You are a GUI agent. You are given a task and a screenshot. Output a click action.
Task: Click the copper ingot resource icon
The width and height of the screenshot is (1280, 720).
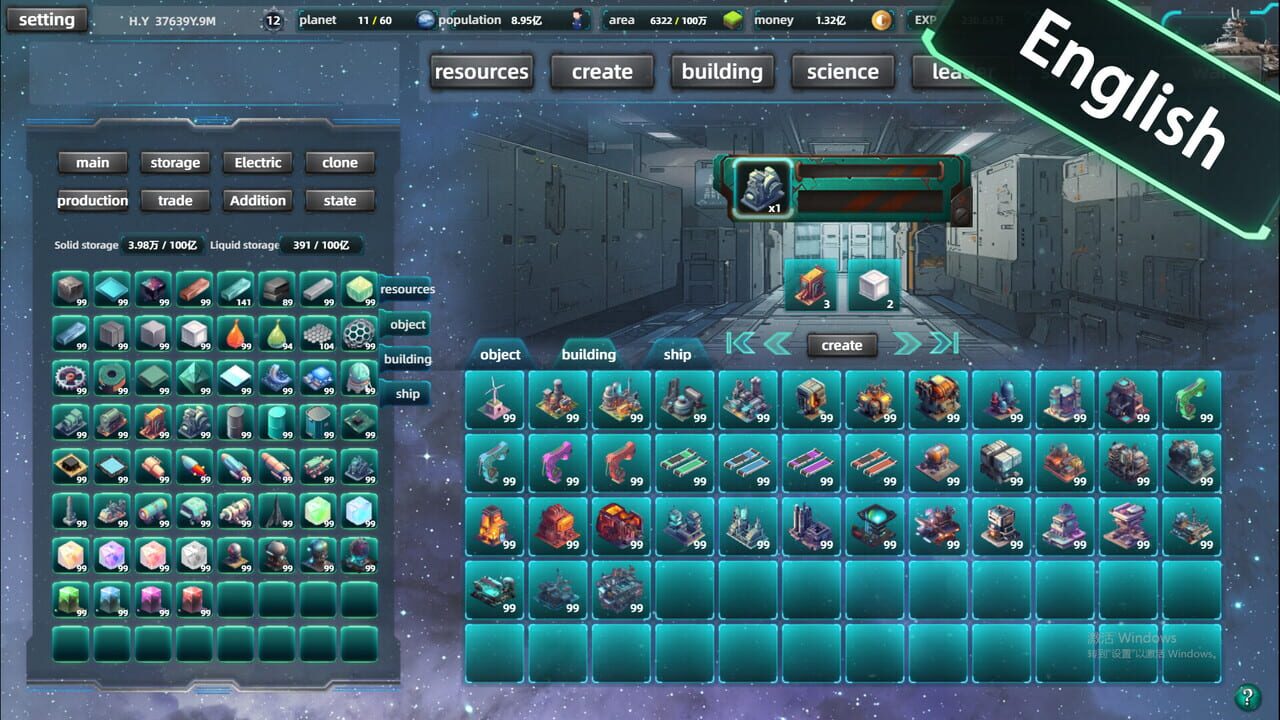click(x=195, y=290)
